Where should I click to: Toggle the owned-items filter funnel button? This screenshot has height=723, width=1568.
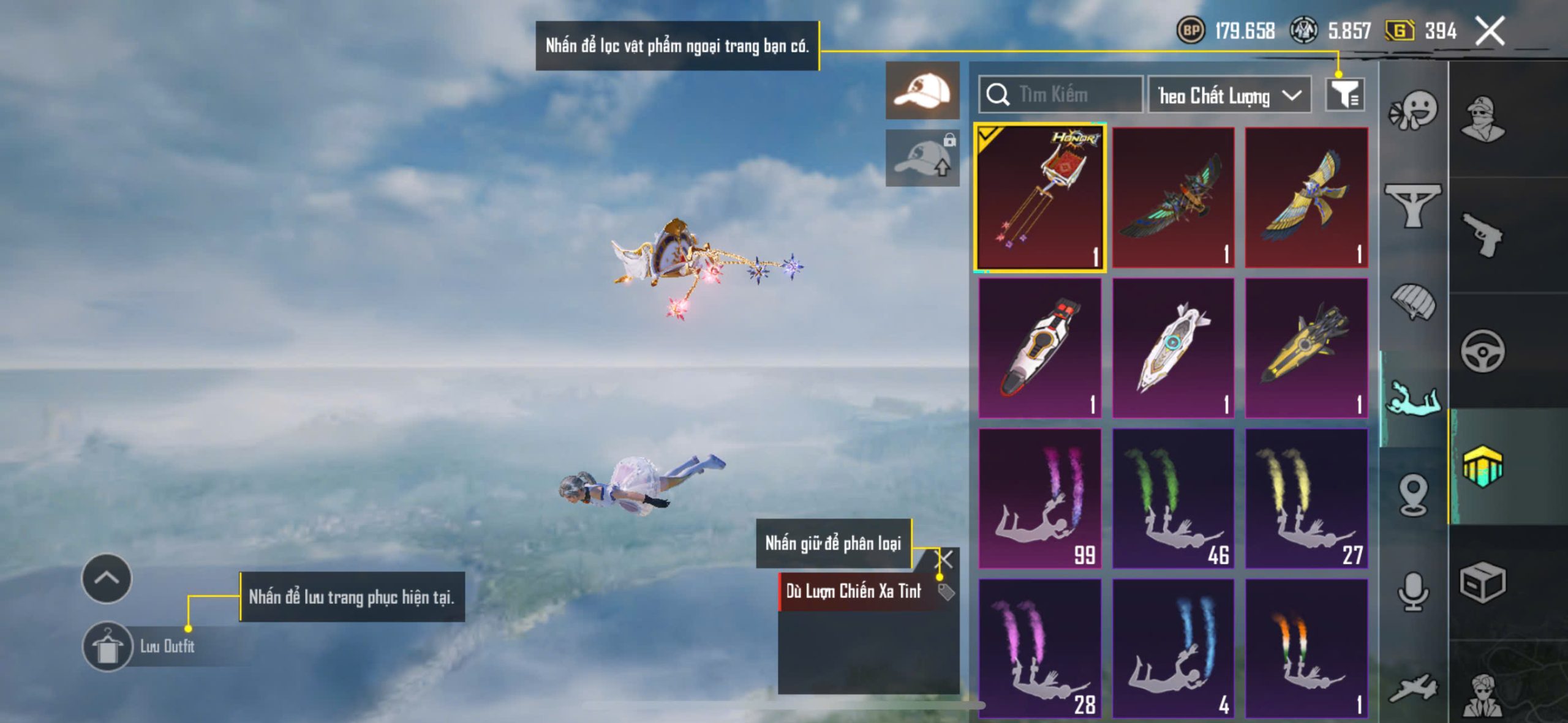[x=1344, y=95]
